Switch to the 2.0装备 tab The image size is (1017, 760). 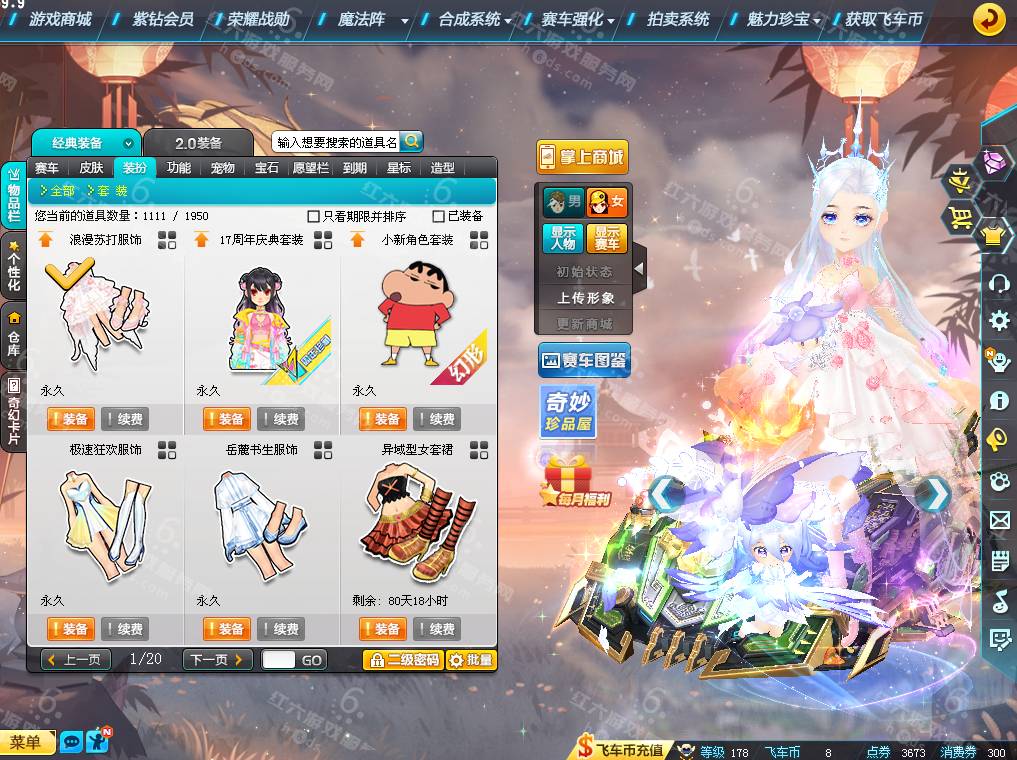click(x=198, y=143)
